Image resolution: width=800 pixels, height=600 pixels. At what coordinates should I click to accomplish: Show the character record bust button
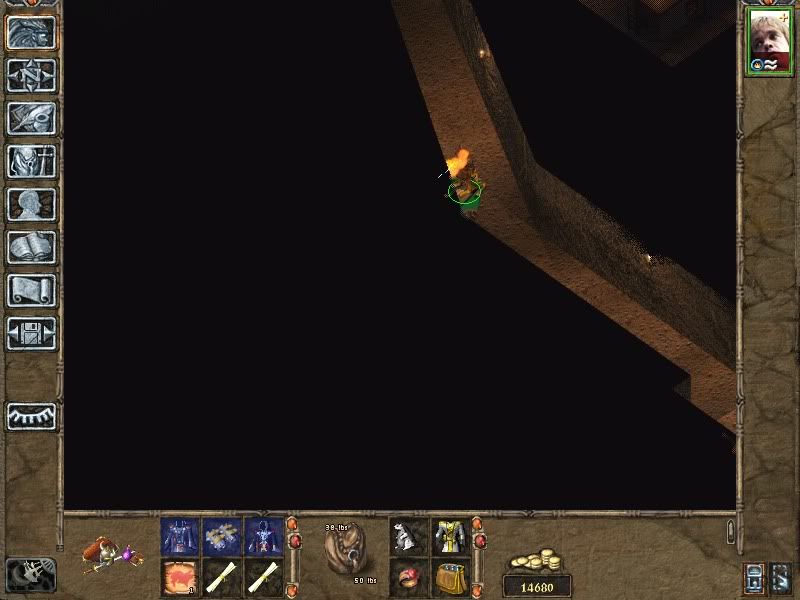click(31, 204)
